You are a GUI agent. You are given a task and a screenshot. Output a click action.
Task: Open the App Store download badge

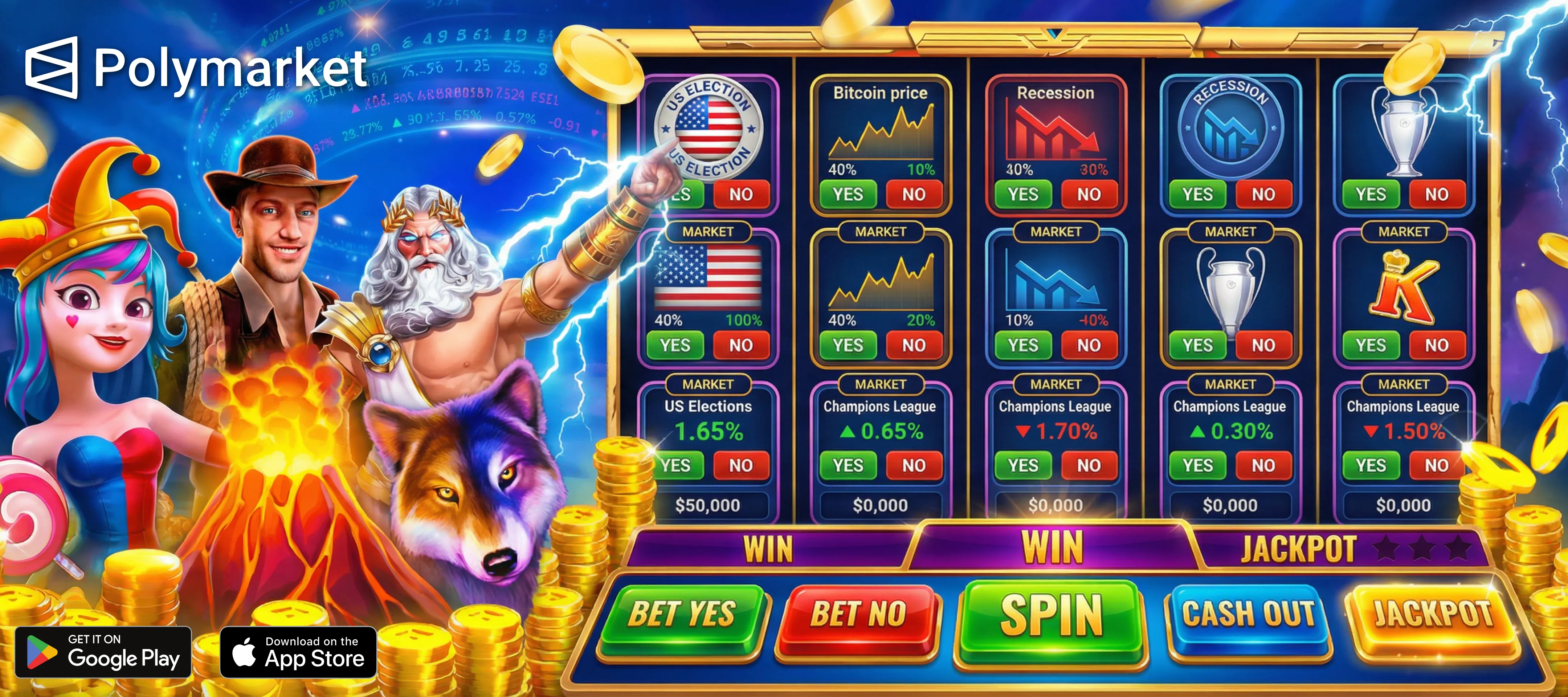point(298,652)
